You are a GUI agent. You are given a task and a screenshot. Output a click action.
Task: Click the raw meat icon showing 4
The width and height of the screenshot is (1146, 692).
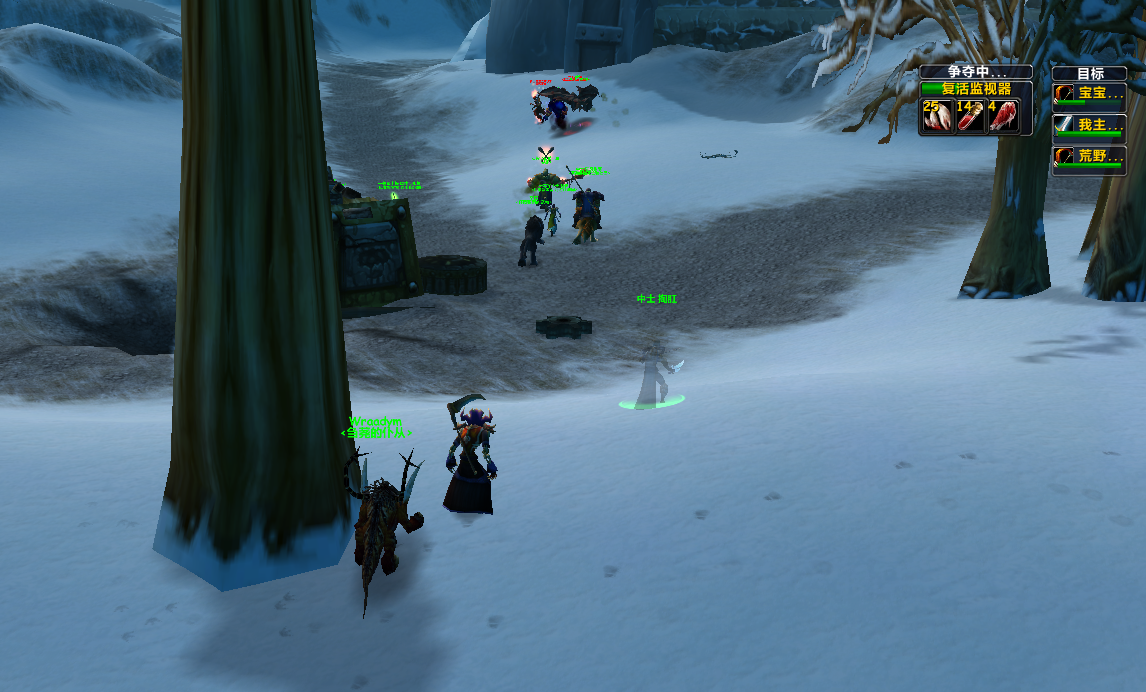pos(1003,116)
